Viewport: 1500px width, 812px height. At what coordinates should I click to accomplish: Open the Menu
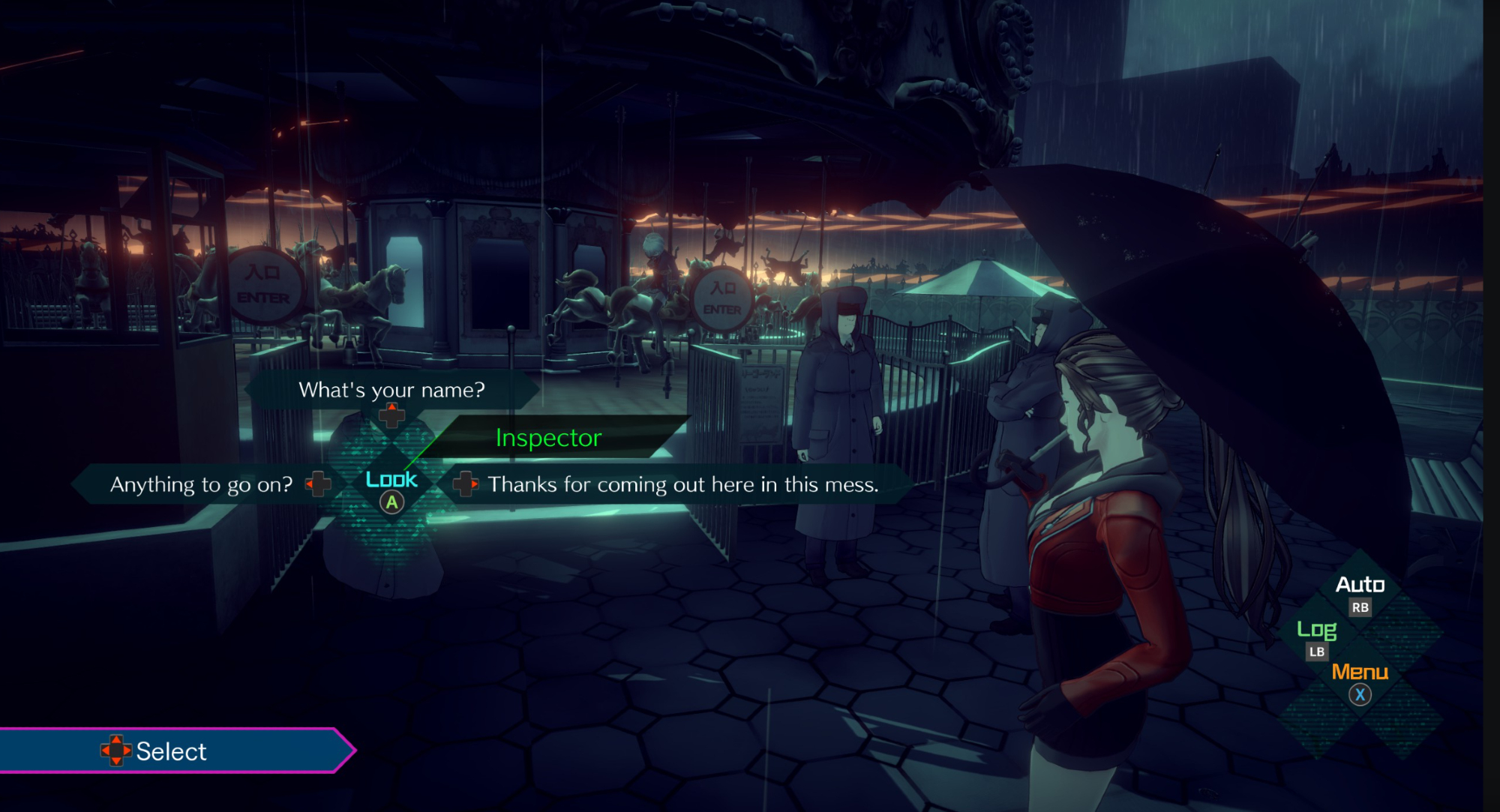coord(1360,681)
